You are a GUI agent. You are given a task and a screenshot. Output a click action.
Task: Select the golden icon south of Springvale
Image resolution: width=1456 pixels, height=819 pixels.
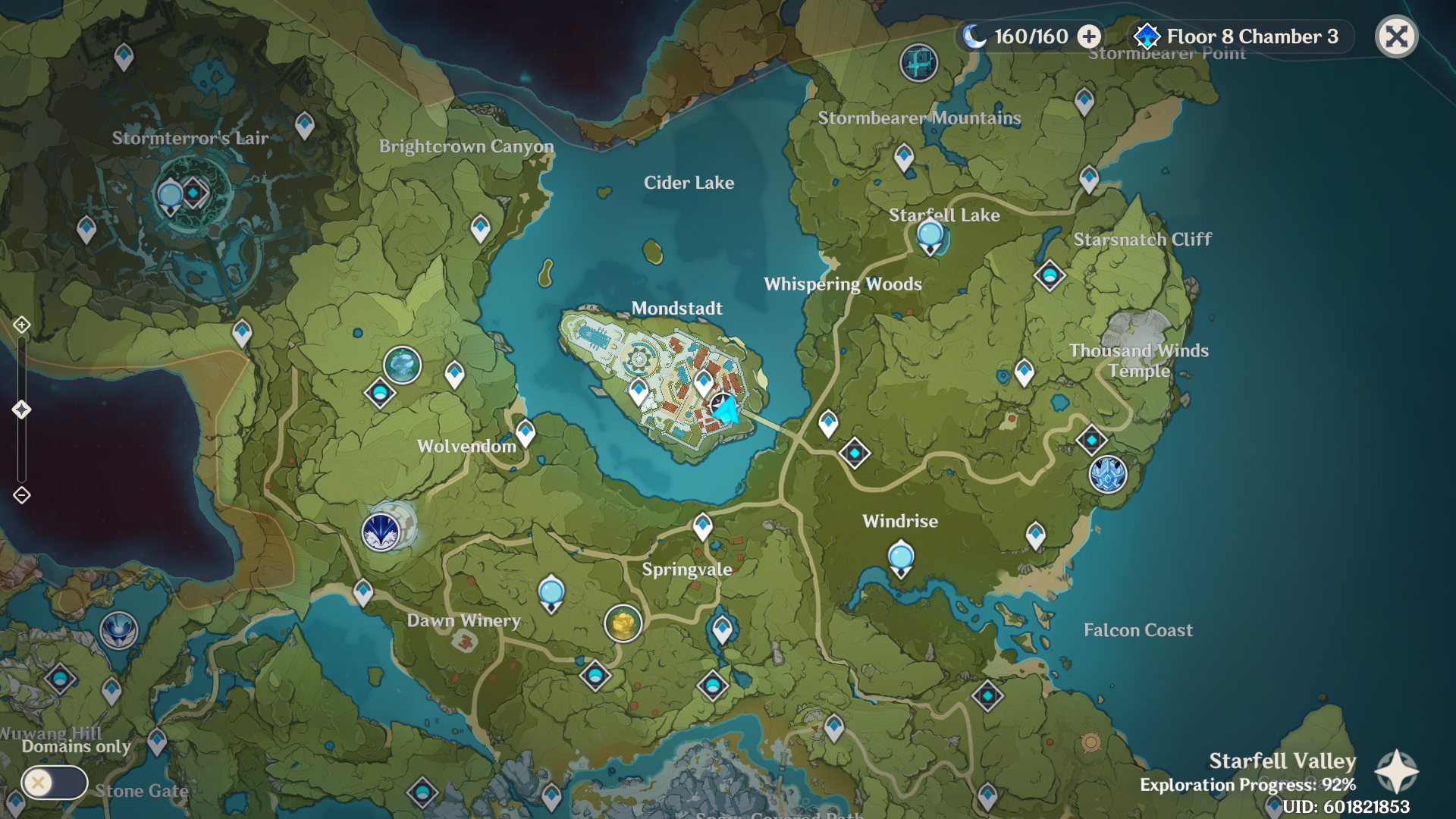(623, 623)
